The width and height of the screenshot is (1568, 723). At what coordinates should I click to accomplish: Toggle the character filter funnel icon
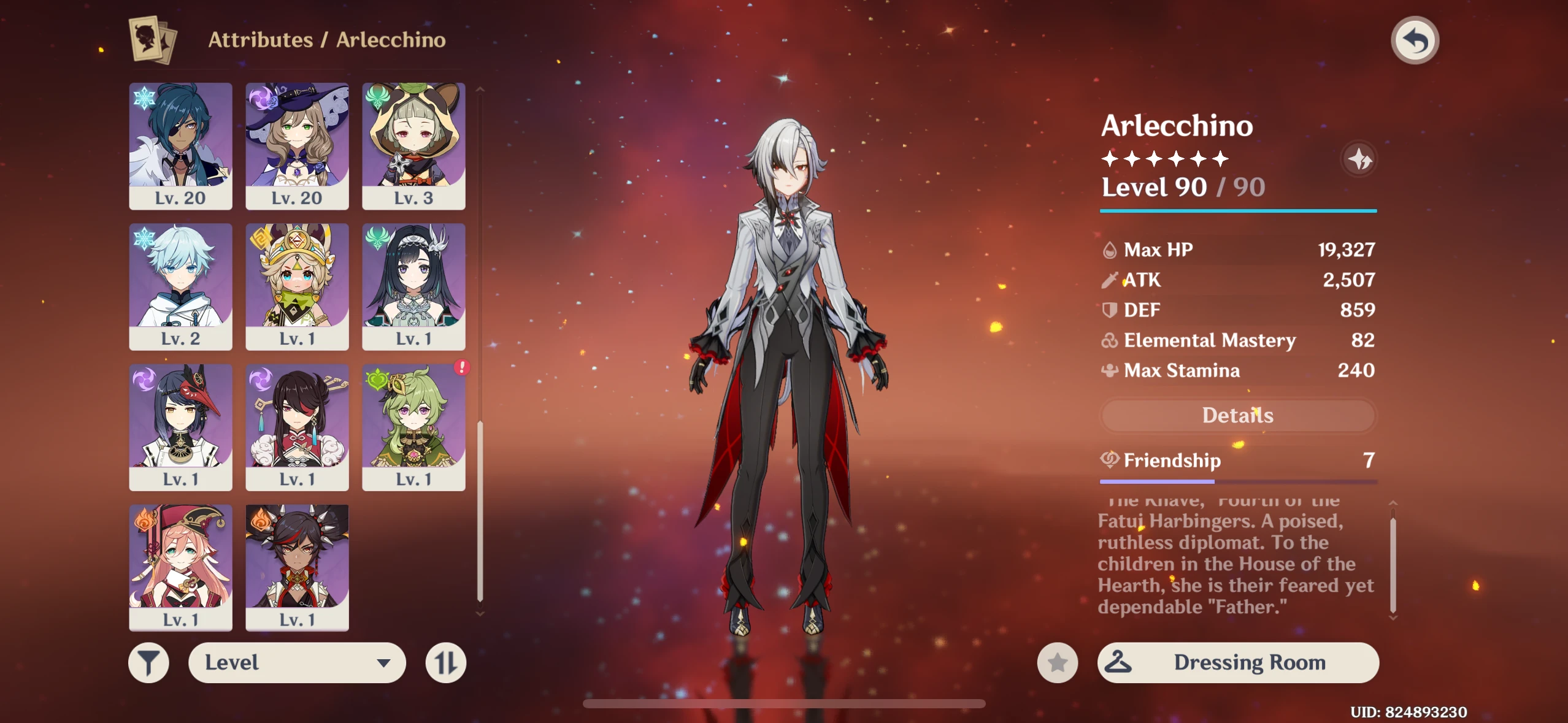[149, 662]
